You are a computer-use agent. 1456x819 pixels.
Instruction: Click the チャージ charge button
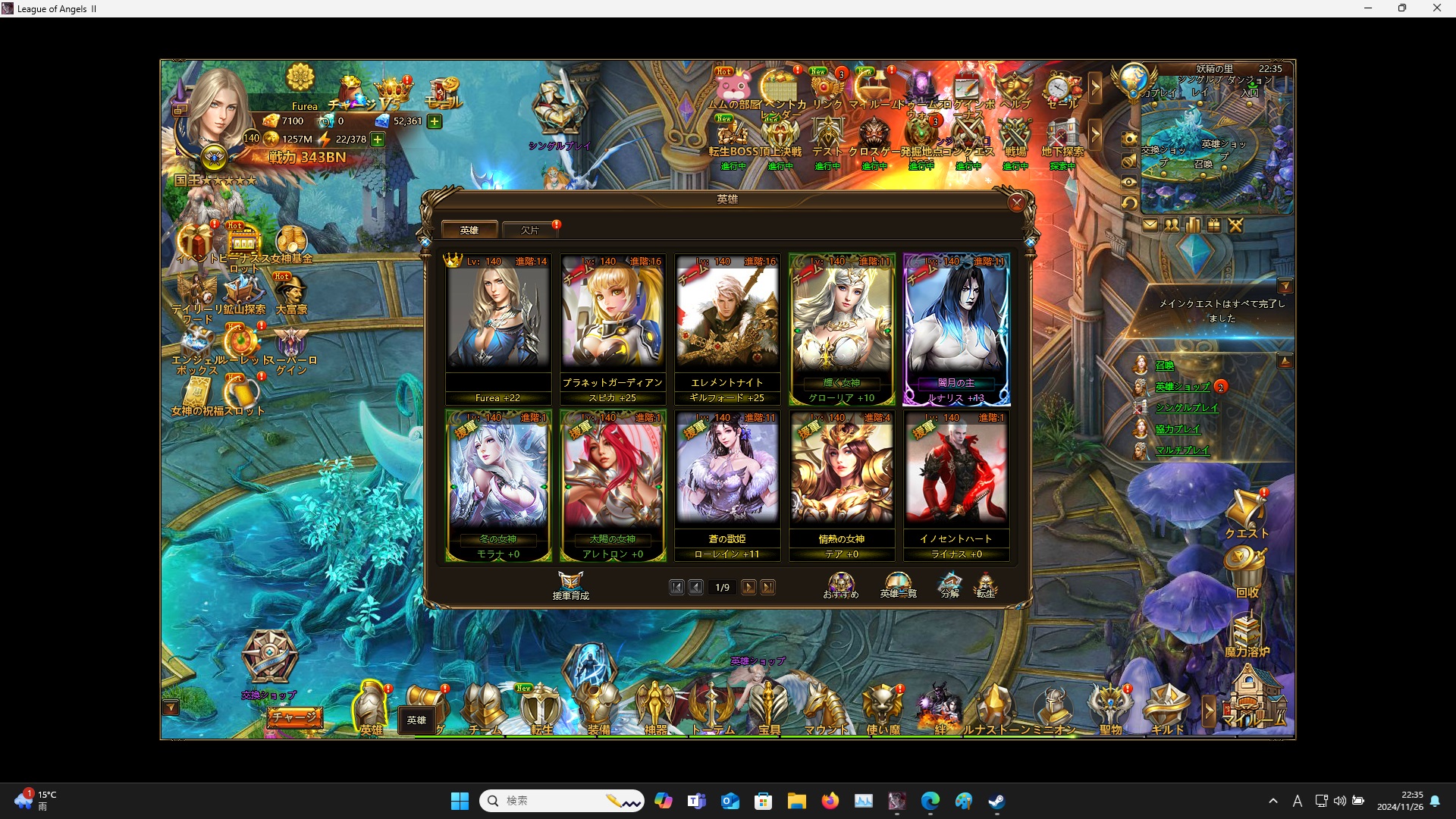pyautogui.click(x=296, y=716)
